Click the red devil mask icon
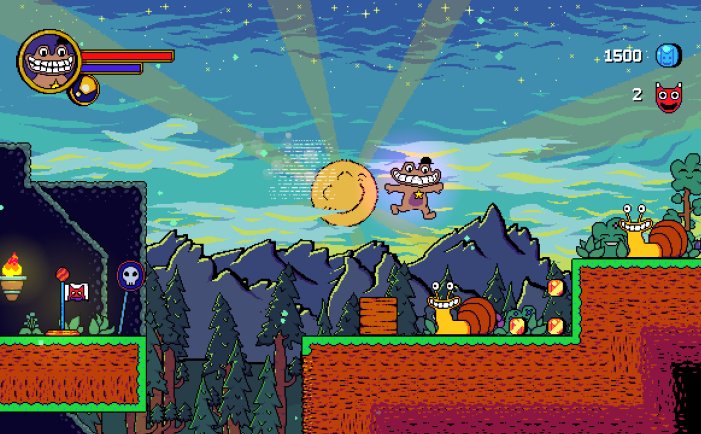The height and width of the screenshot is (434, 701). coord(666,96)
